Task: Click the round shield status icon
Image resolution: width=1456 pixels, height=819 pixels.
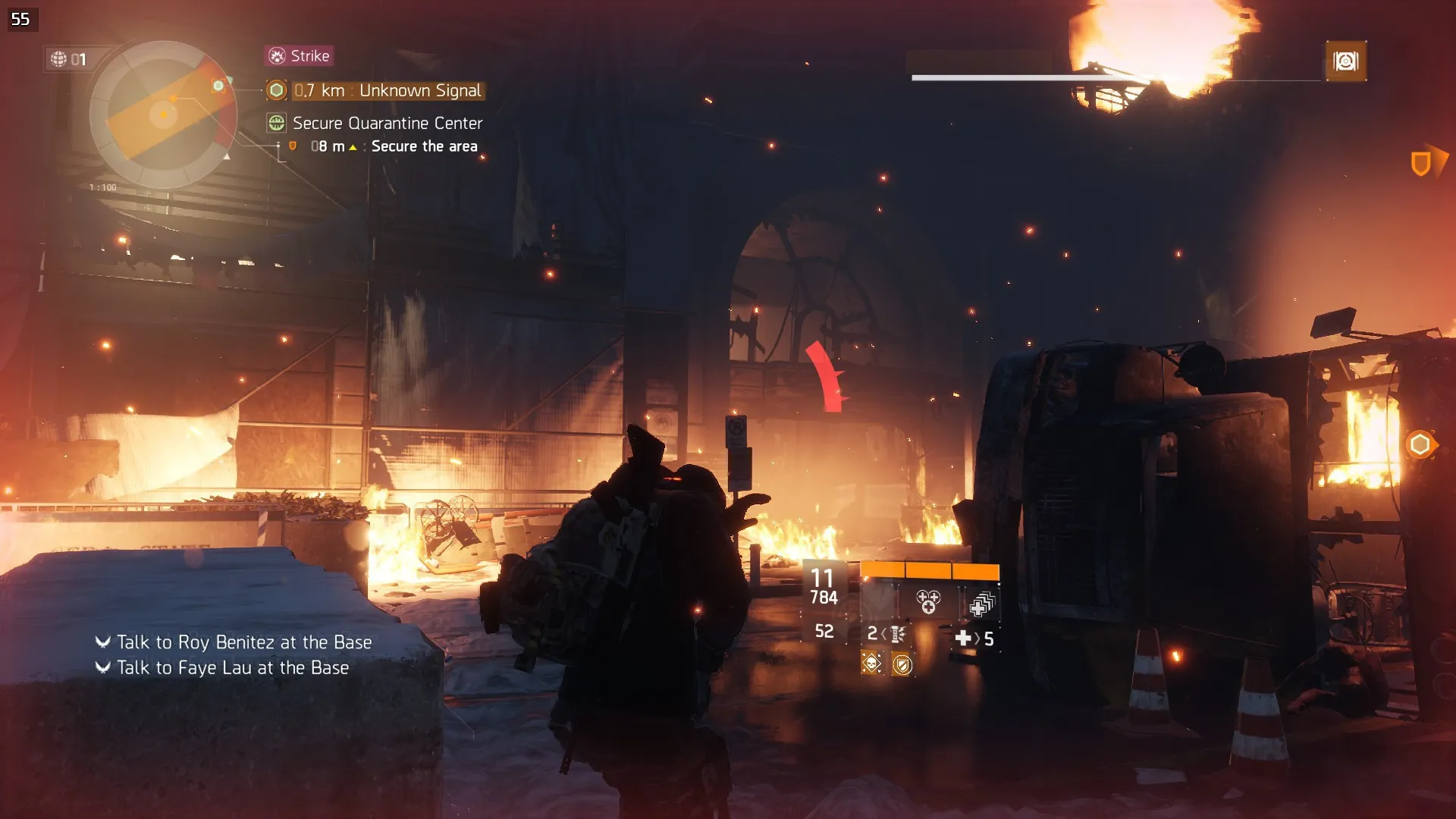Action: click(902, 665)
